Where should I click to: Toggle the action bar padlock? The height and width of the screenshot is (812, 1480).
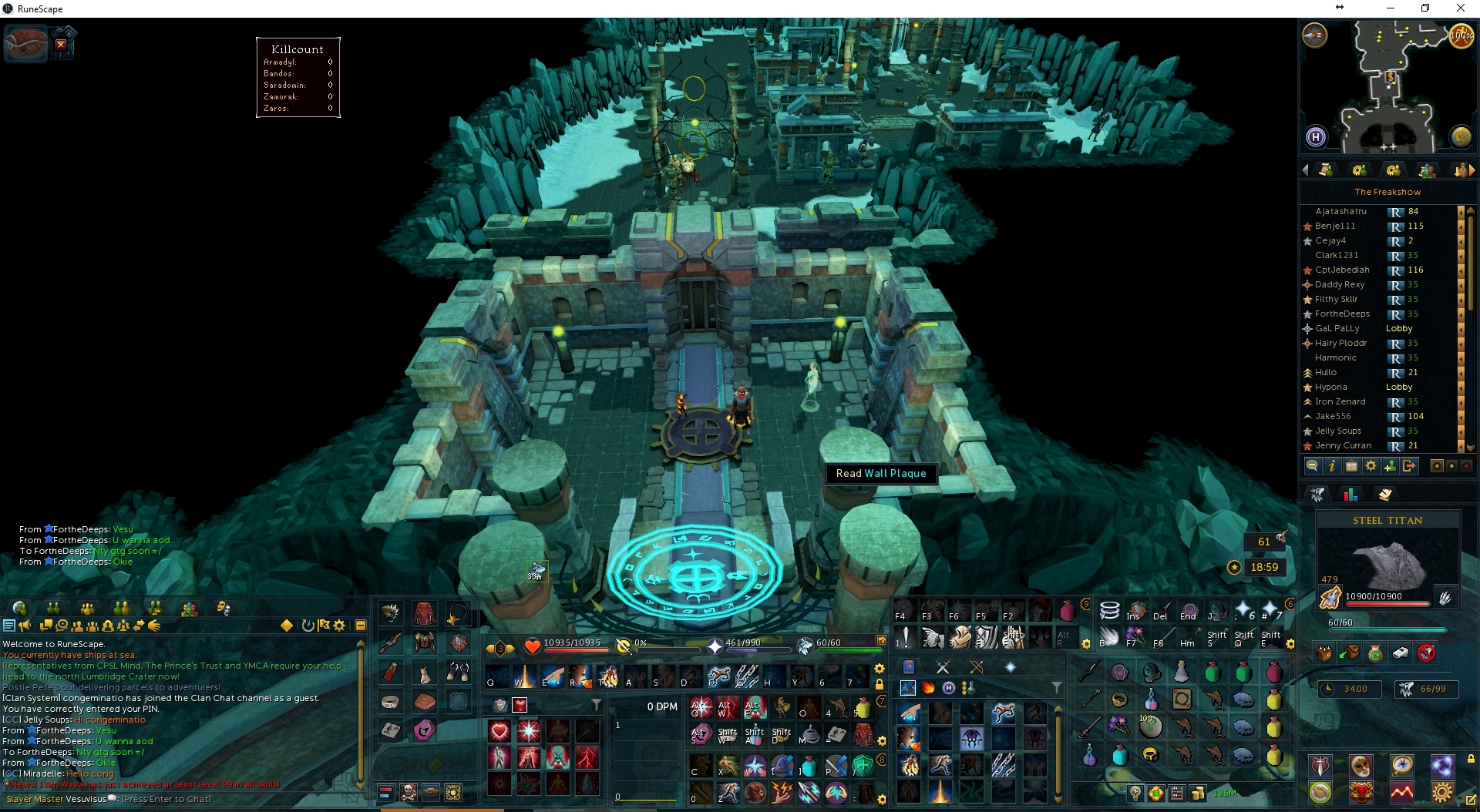coord(881,683)
